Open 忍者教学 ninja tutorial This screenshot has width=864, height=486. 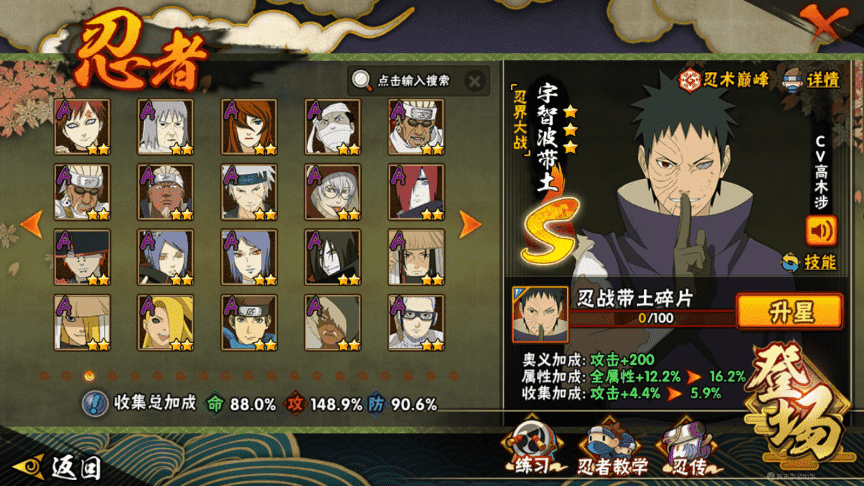pos(612,450)
